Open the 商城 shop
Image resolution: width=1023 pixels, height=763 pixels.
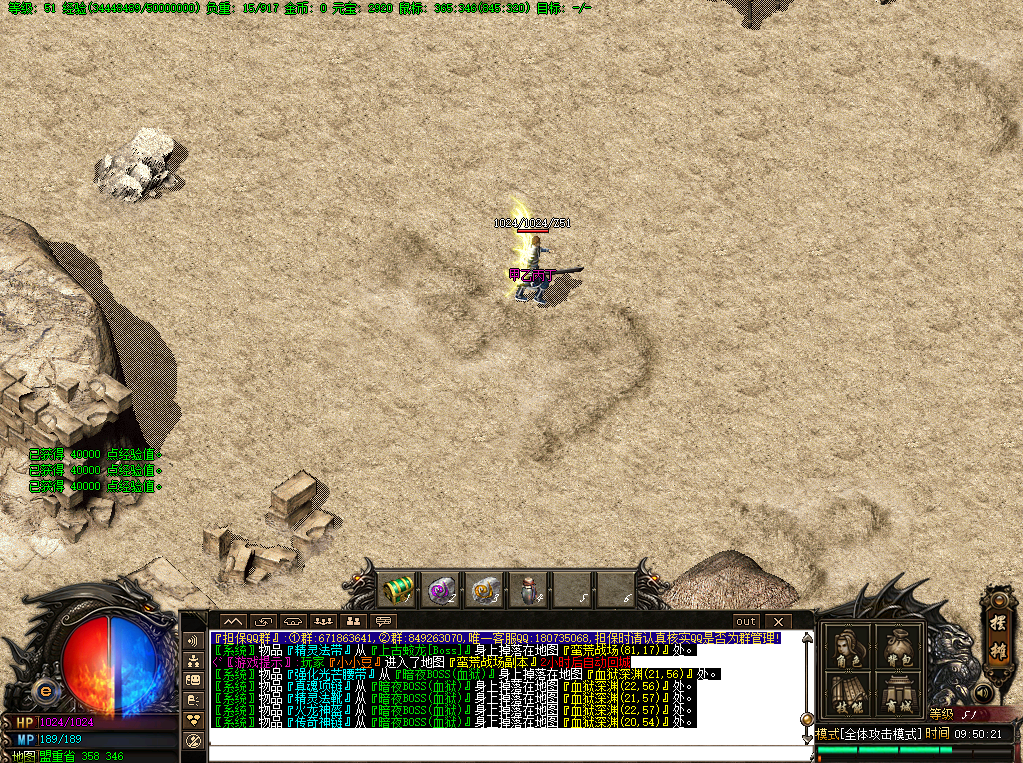897,694
